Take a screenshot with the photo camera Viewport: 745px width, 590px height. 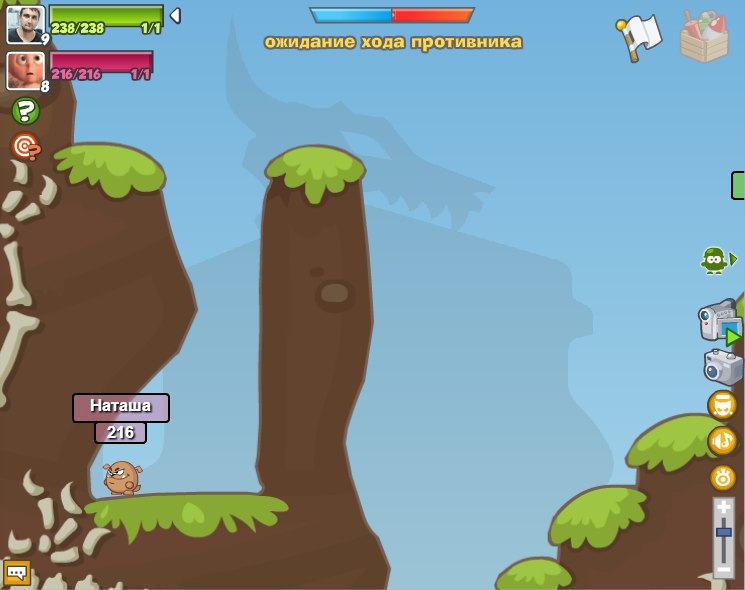(x=723, y=367)
